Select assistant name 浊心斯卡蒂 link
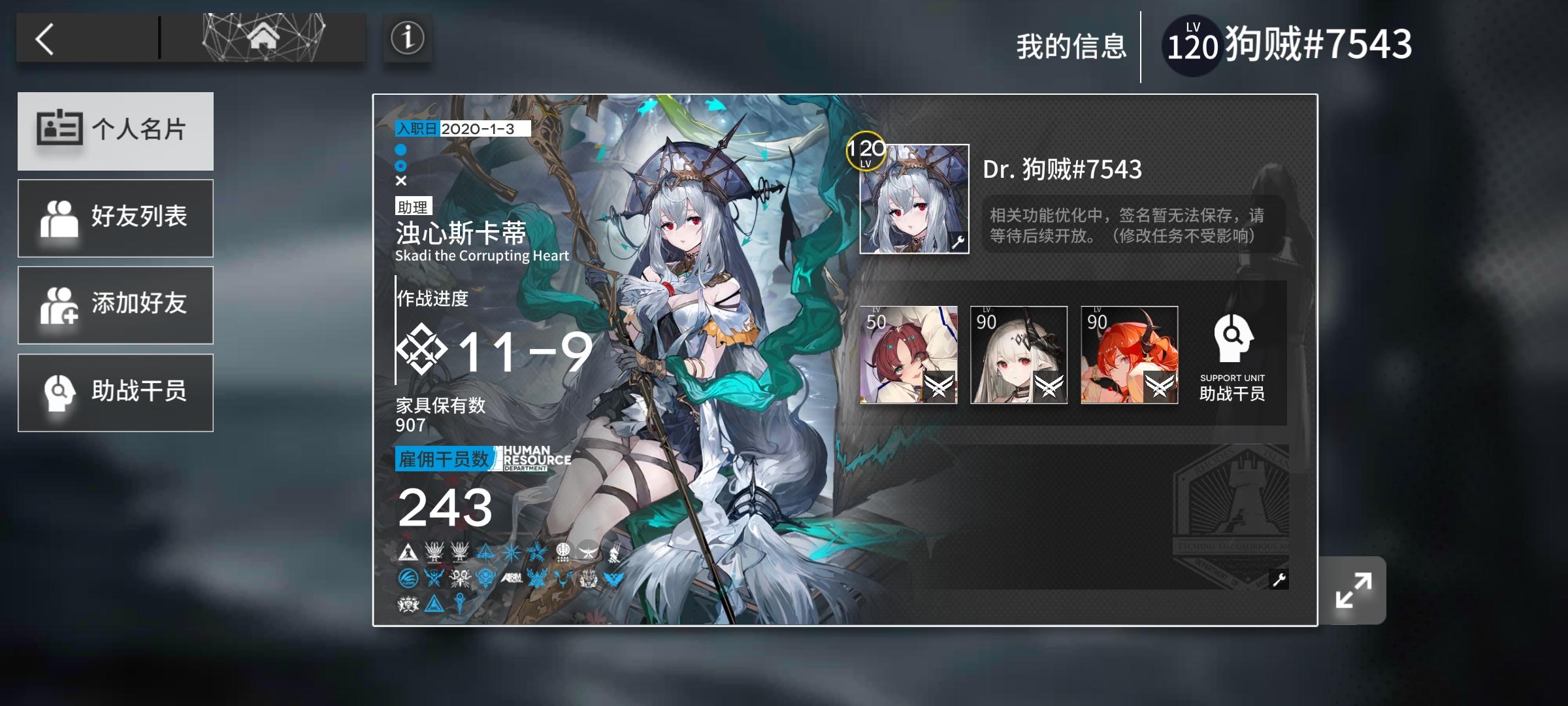The height and width of the screenshot is (706, 1568). click(461, 233)
